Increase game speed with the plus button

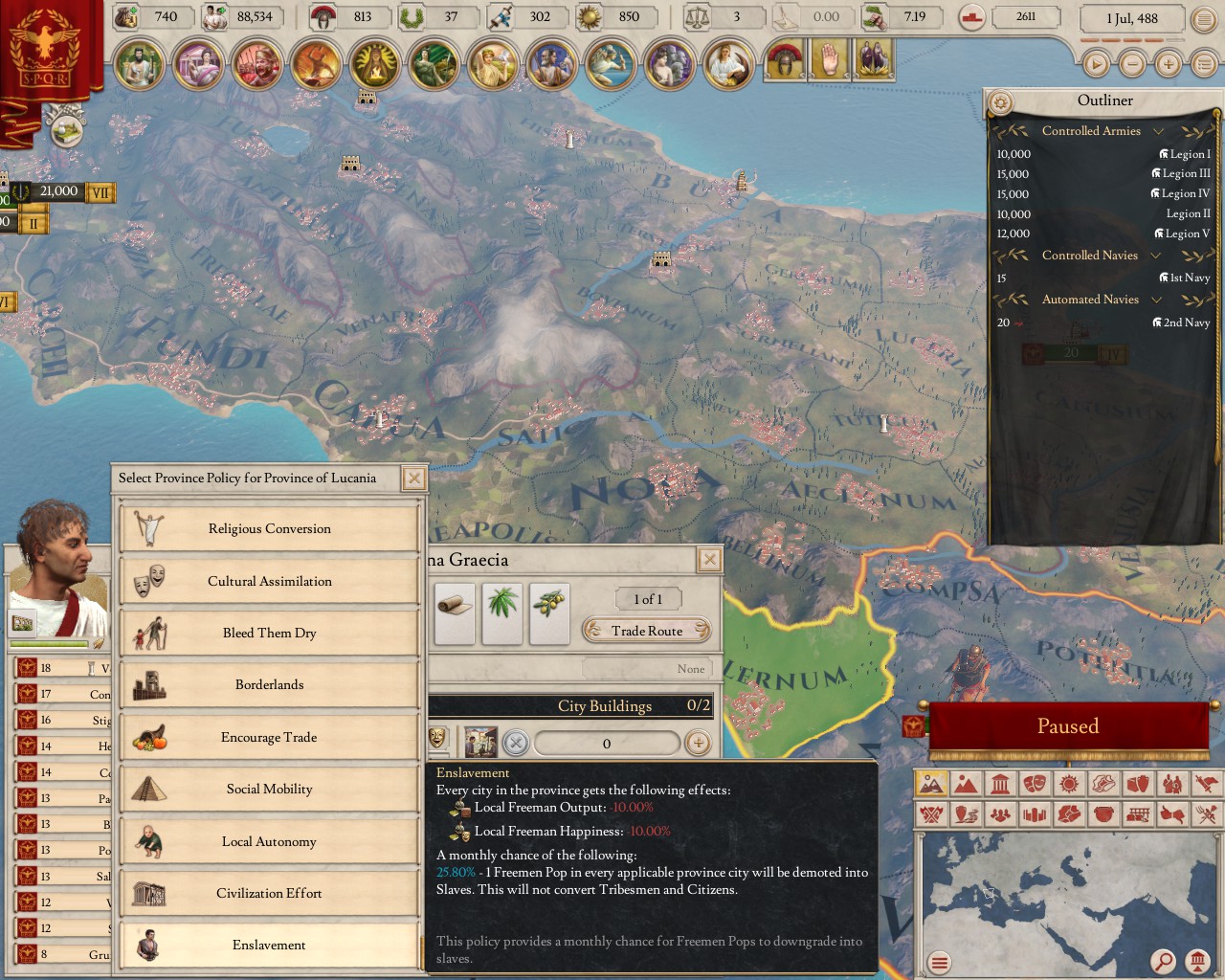(x=1168, y=64)
